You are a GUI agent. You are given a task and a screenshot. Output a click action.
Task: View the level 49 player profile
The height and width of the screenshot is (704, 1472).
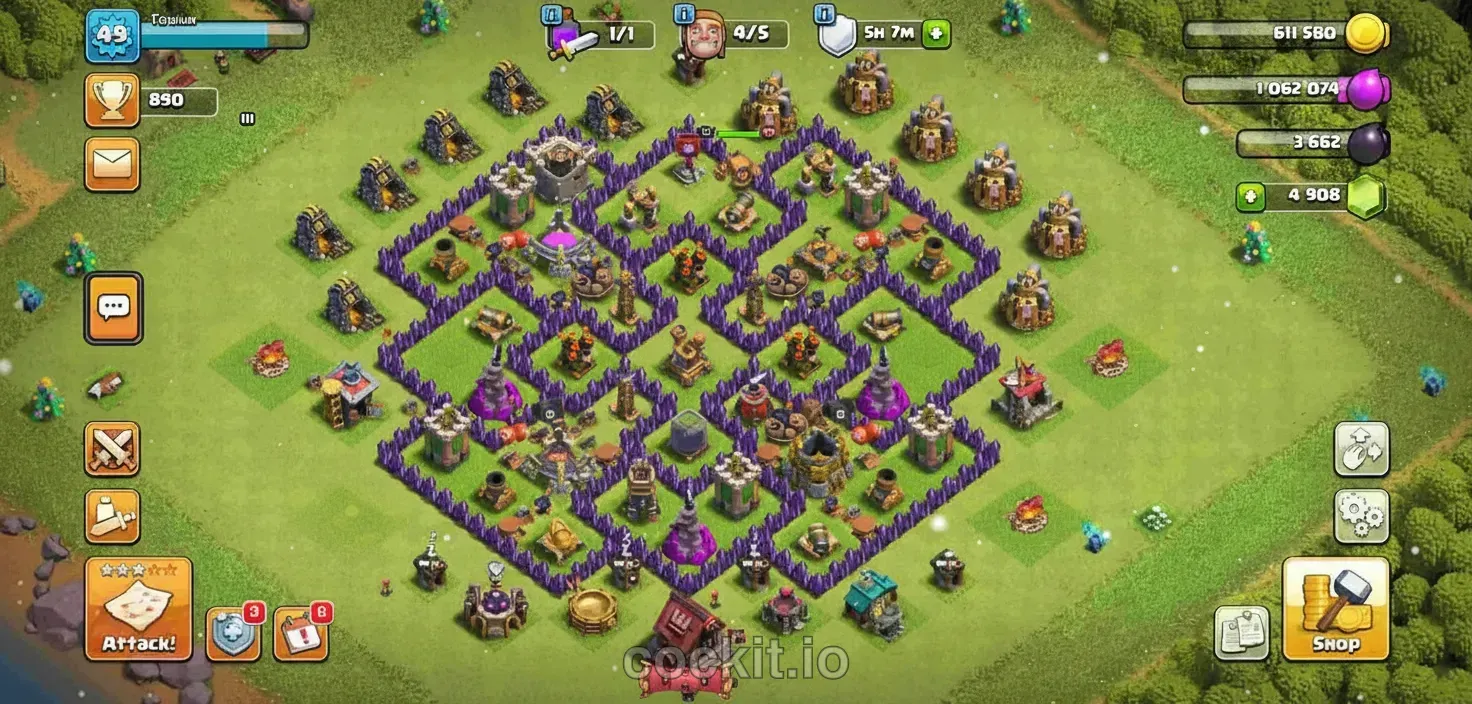pyautogui.click(x=112, y=37)
